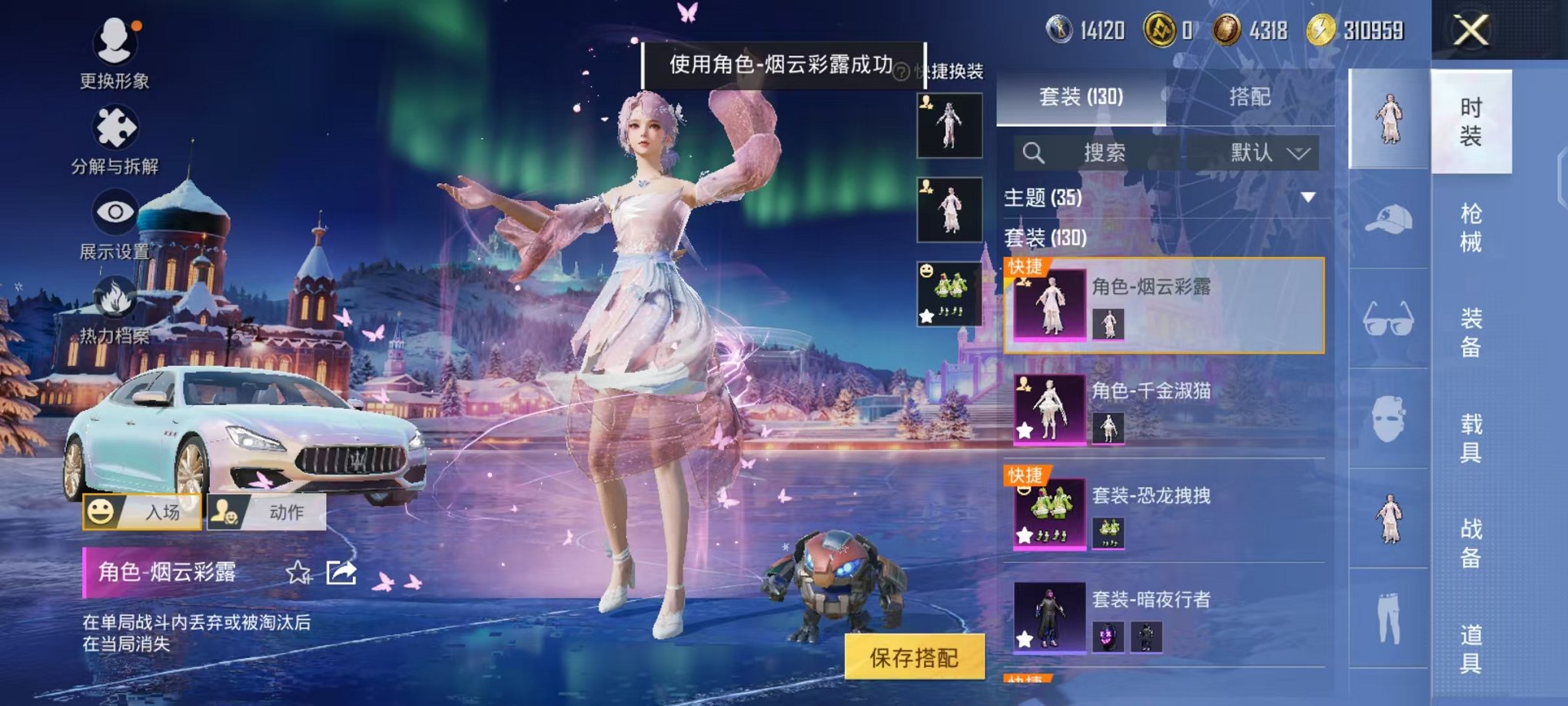
Task: Collapse the 主题 (35) section
Action: (x=1307, y=197)
